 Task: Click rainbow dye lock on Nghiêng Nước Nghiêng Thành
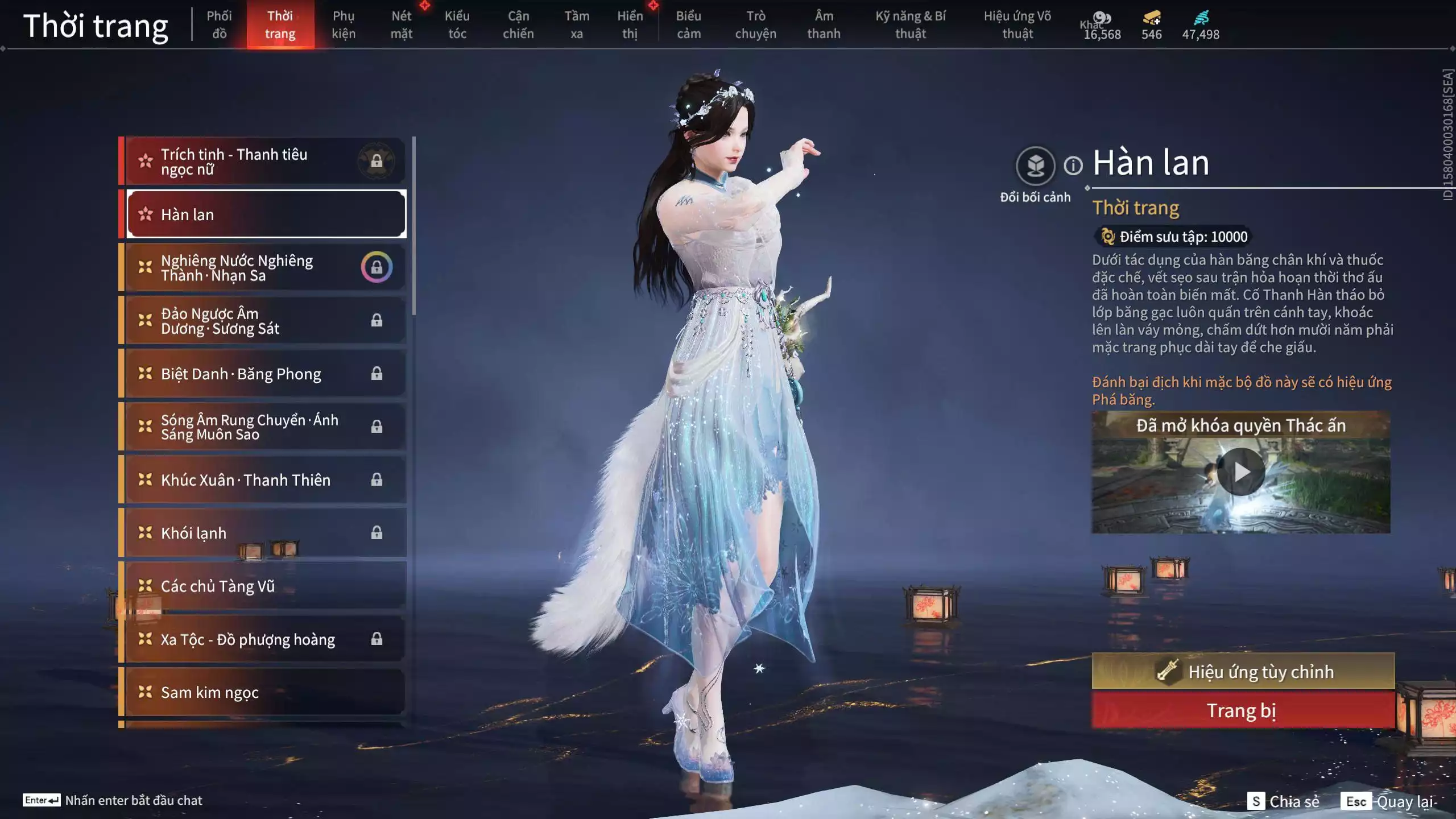(378, 267)
